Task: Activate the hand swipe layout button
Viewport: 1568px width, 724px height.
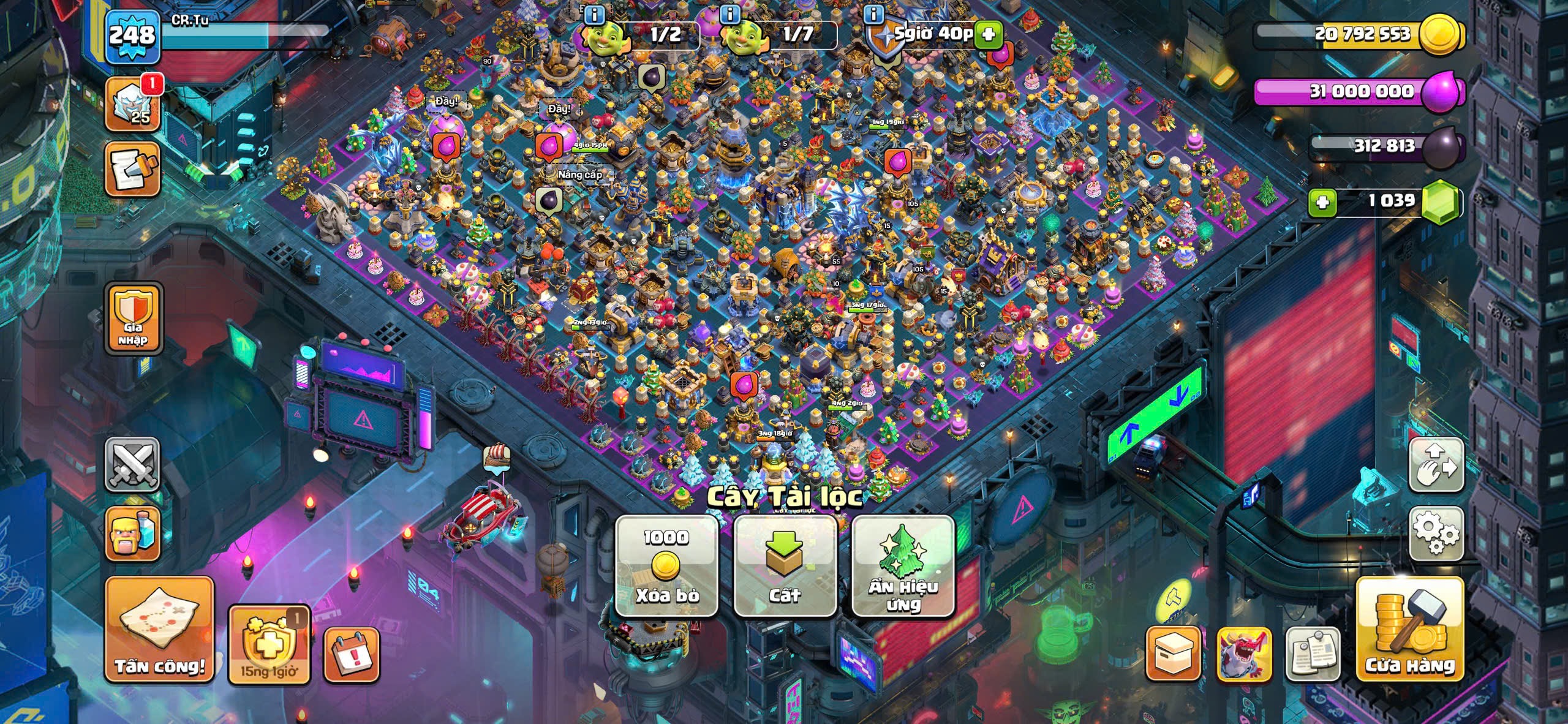Action: 1436,465
